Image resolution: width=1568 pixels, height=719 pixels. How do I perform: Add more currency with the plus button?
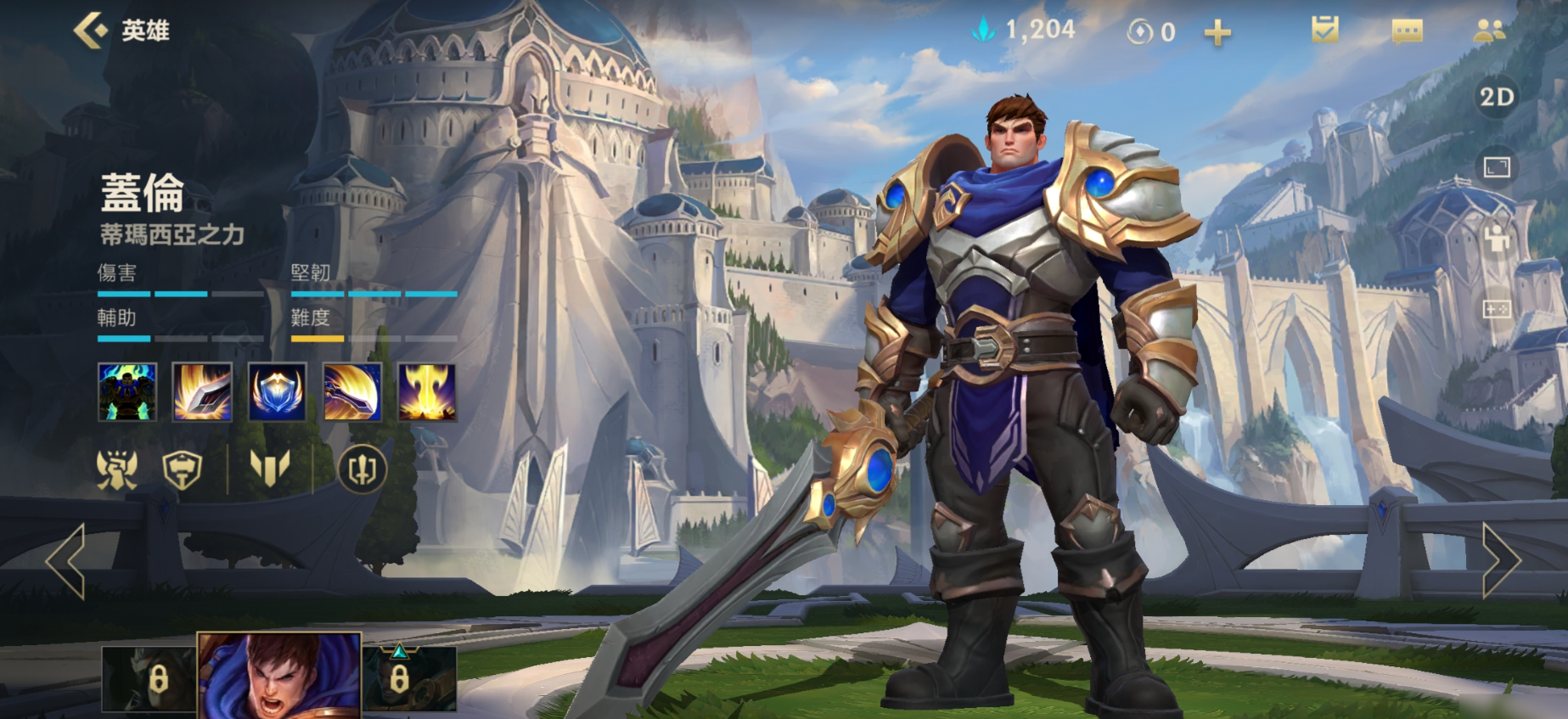coord(1217,33)
